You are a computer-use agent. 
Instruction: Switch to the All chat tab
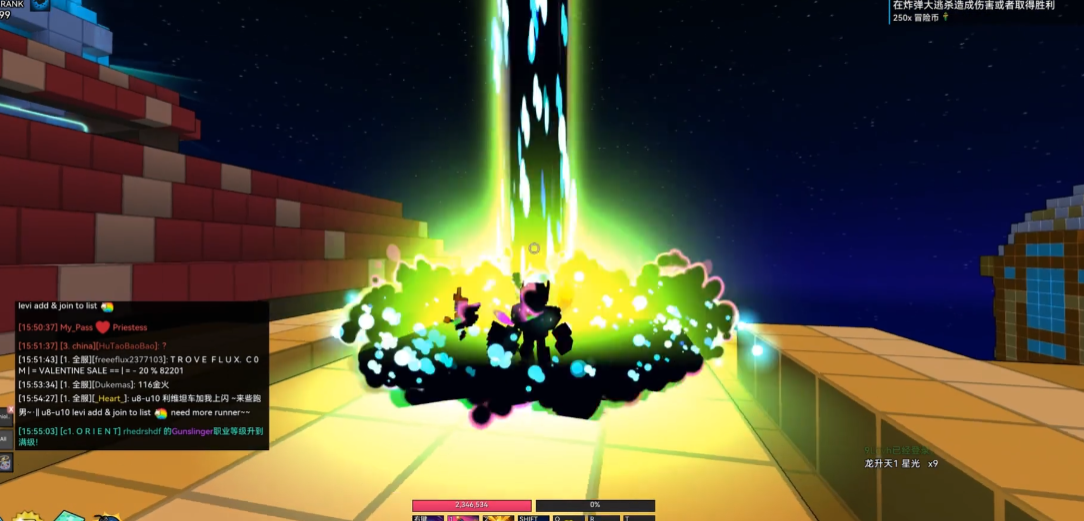pos(6,437)
